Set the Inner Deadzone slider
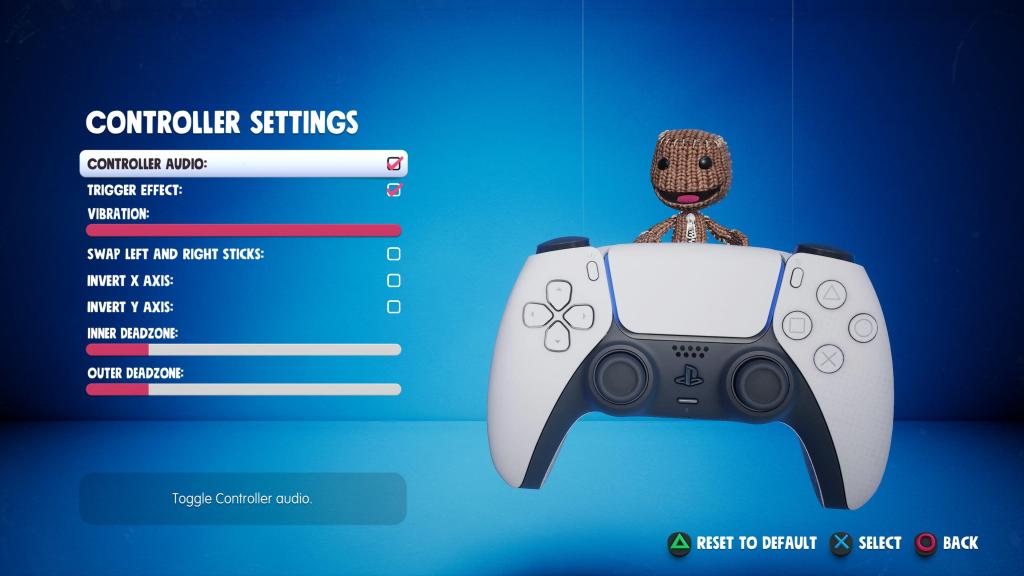The height and width of the screenshot is (576, 1024). tap(243, 349)
